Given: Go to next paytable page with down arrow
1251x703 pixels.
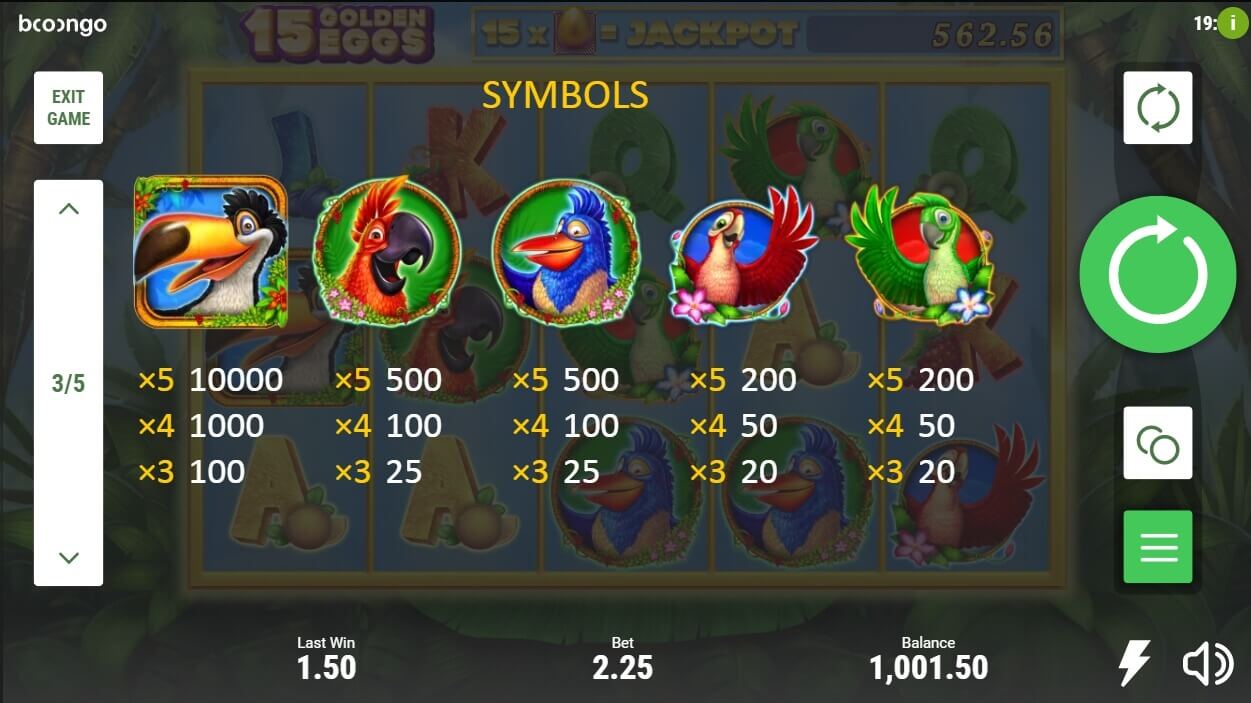Looking at the screenshot, I should click(x=68, y=557).
